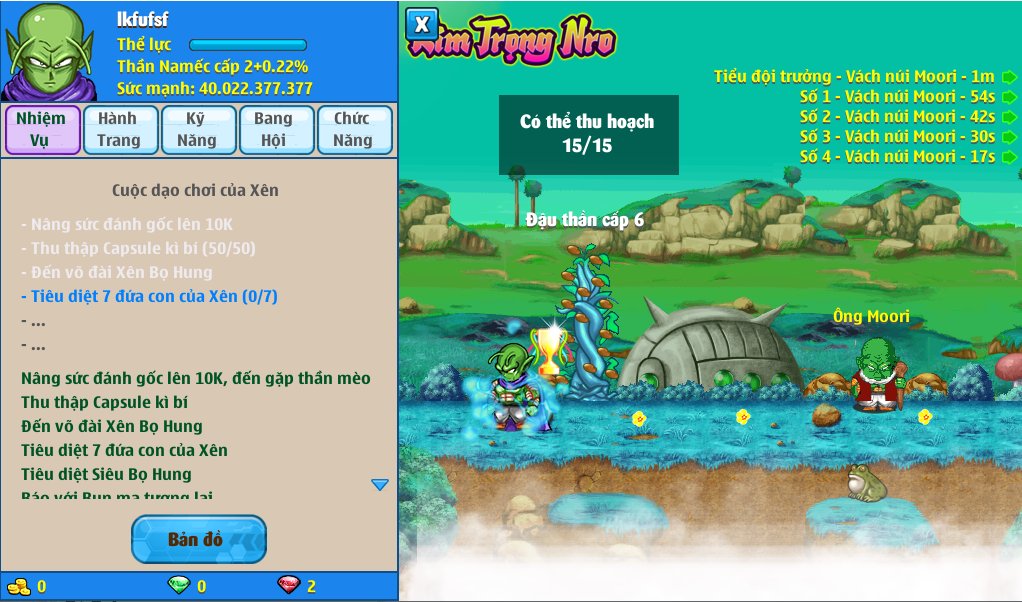Select the Số 4 Vách núi Moori entry
This screenshot has height=602, width=1022.
tap(898, 156)
